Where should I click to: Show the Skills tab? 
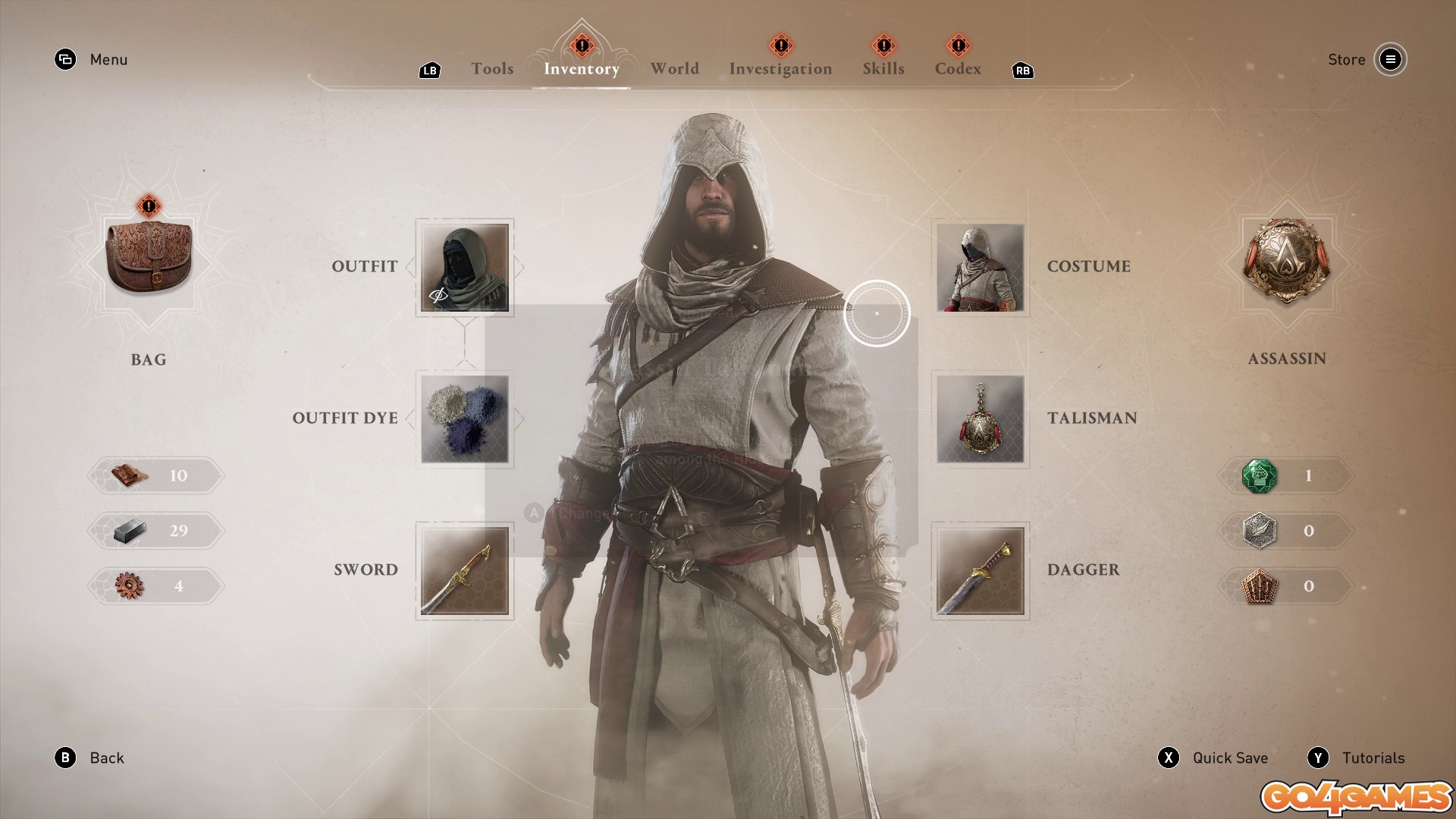[883, 69]
